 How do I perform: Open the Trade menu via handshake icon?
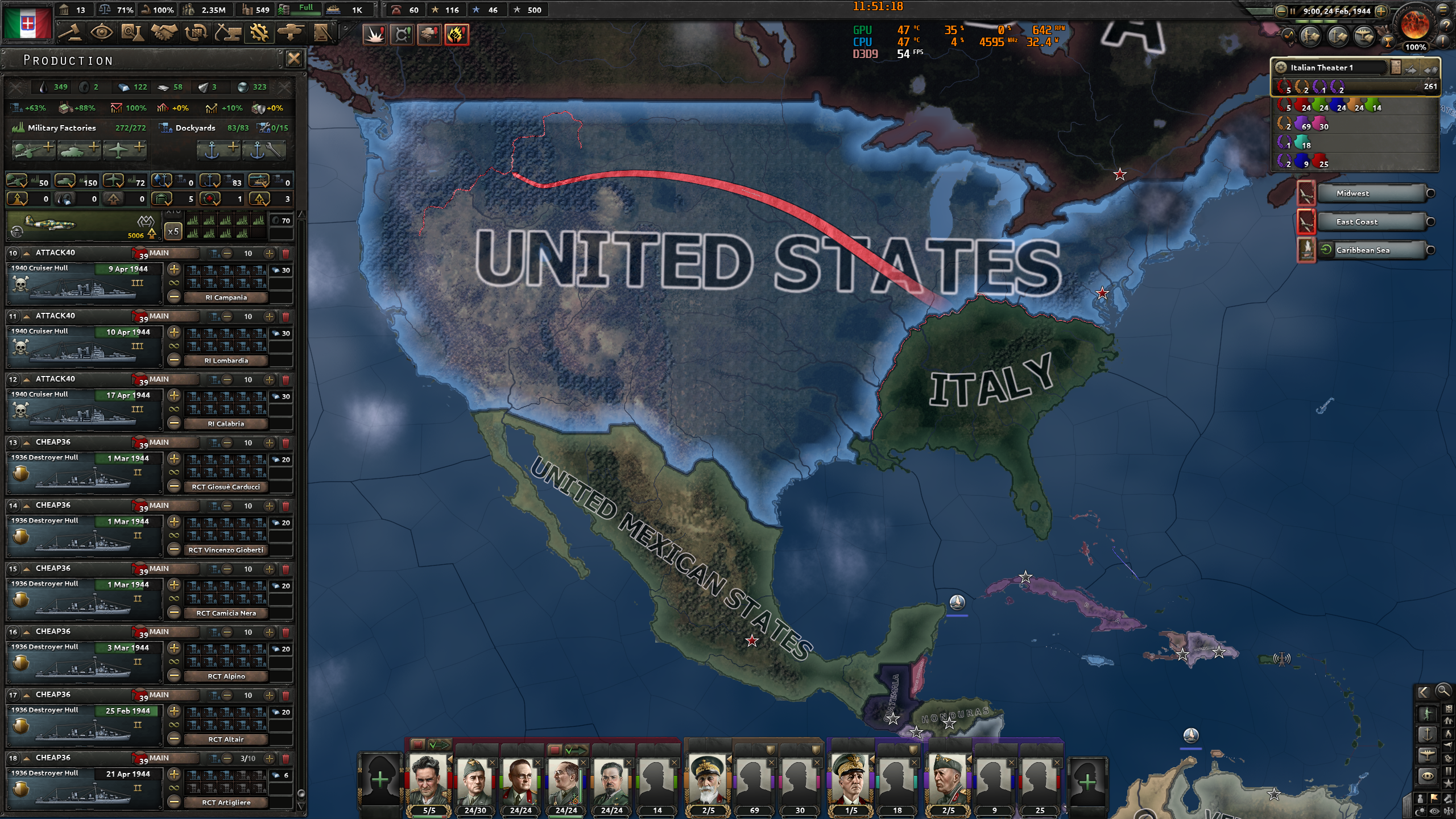pyautogui.click(x=164, y=33)
